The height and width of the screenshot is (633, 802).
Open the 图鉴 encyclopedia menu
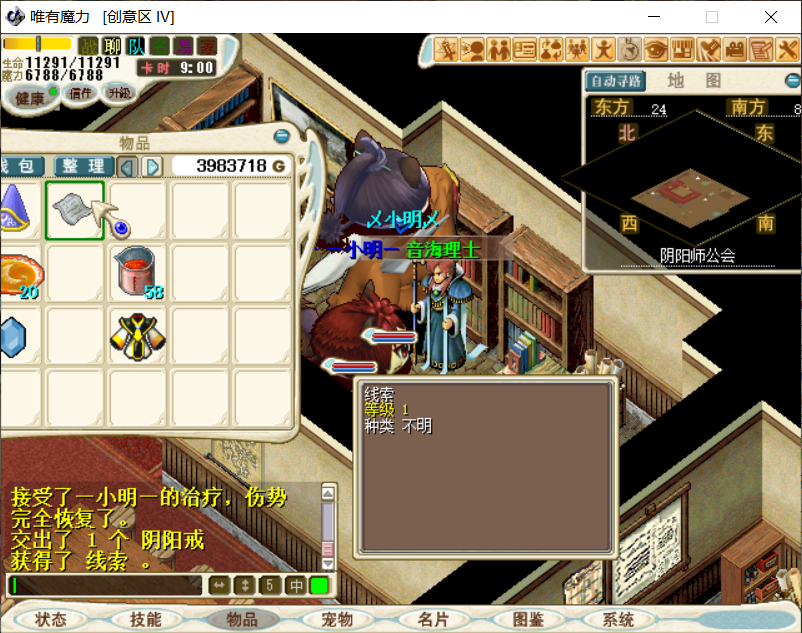coord(526,620)
